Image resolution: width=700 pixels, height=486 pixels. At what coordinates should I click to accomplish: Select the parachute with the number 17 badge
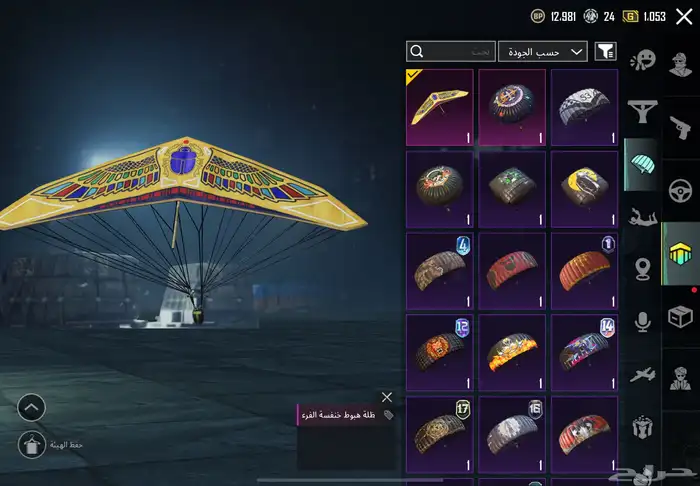(440, 434)
